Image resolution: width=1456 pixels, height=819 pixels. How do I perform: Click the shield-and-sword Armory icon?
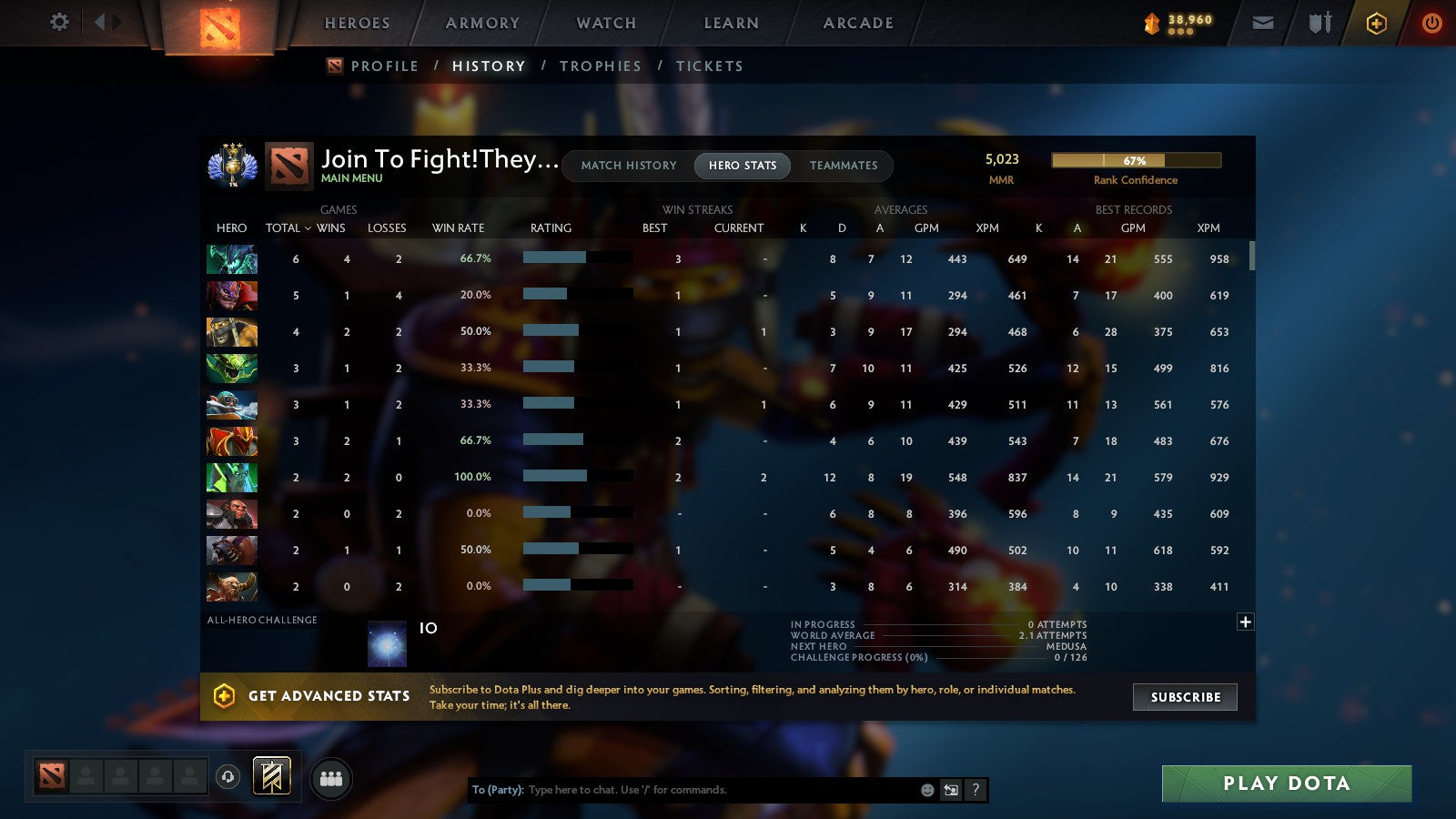coord(1319,23)
